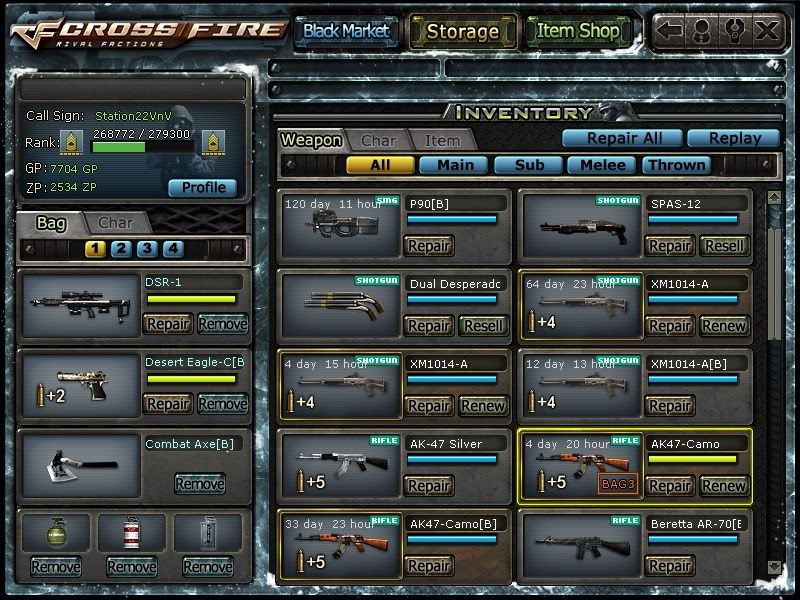Switch left panel to Char tab
The image size is (800, 600).
[x=116, y=223]
